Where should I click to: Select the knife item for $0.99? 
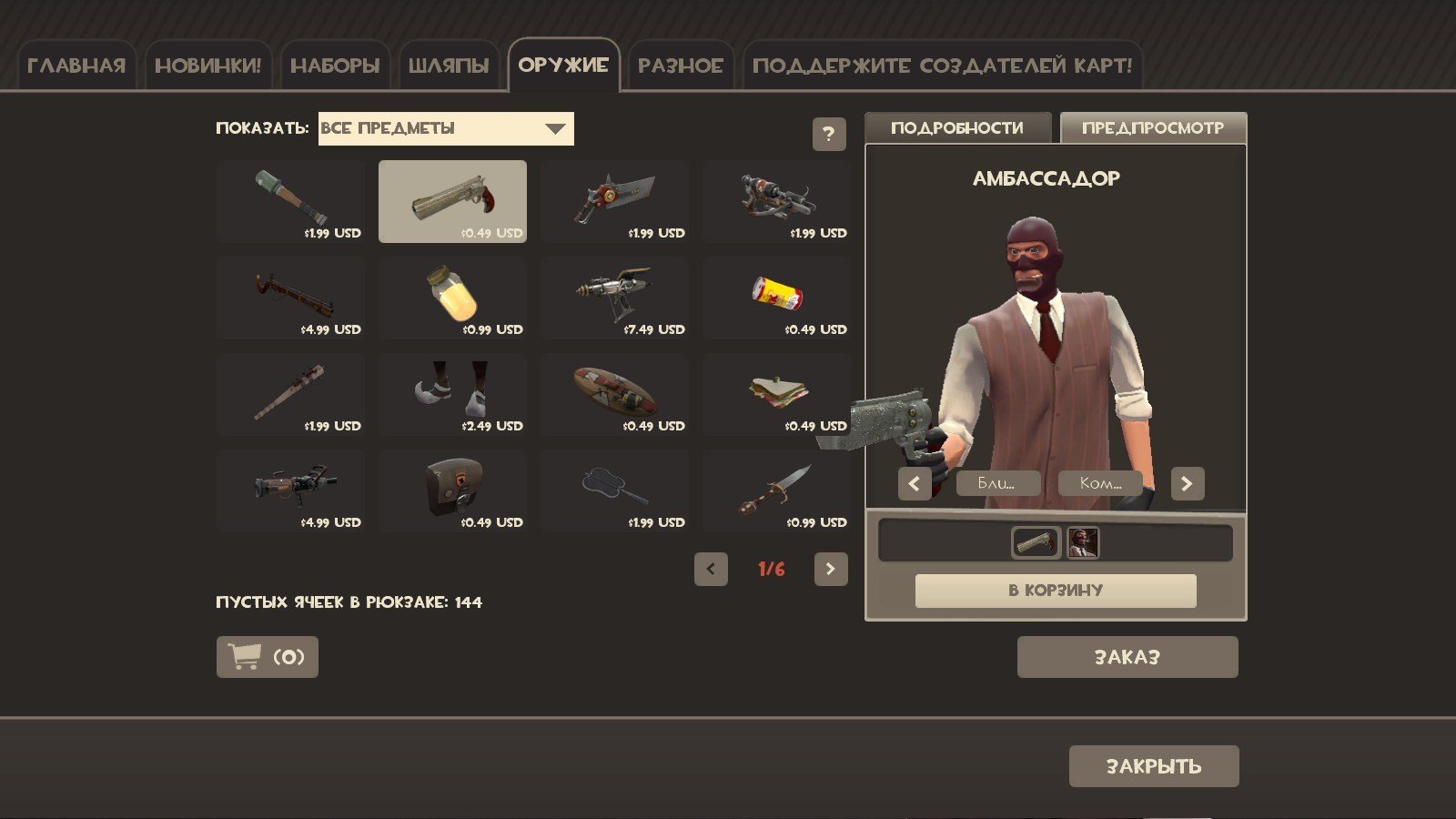point(776,490)
